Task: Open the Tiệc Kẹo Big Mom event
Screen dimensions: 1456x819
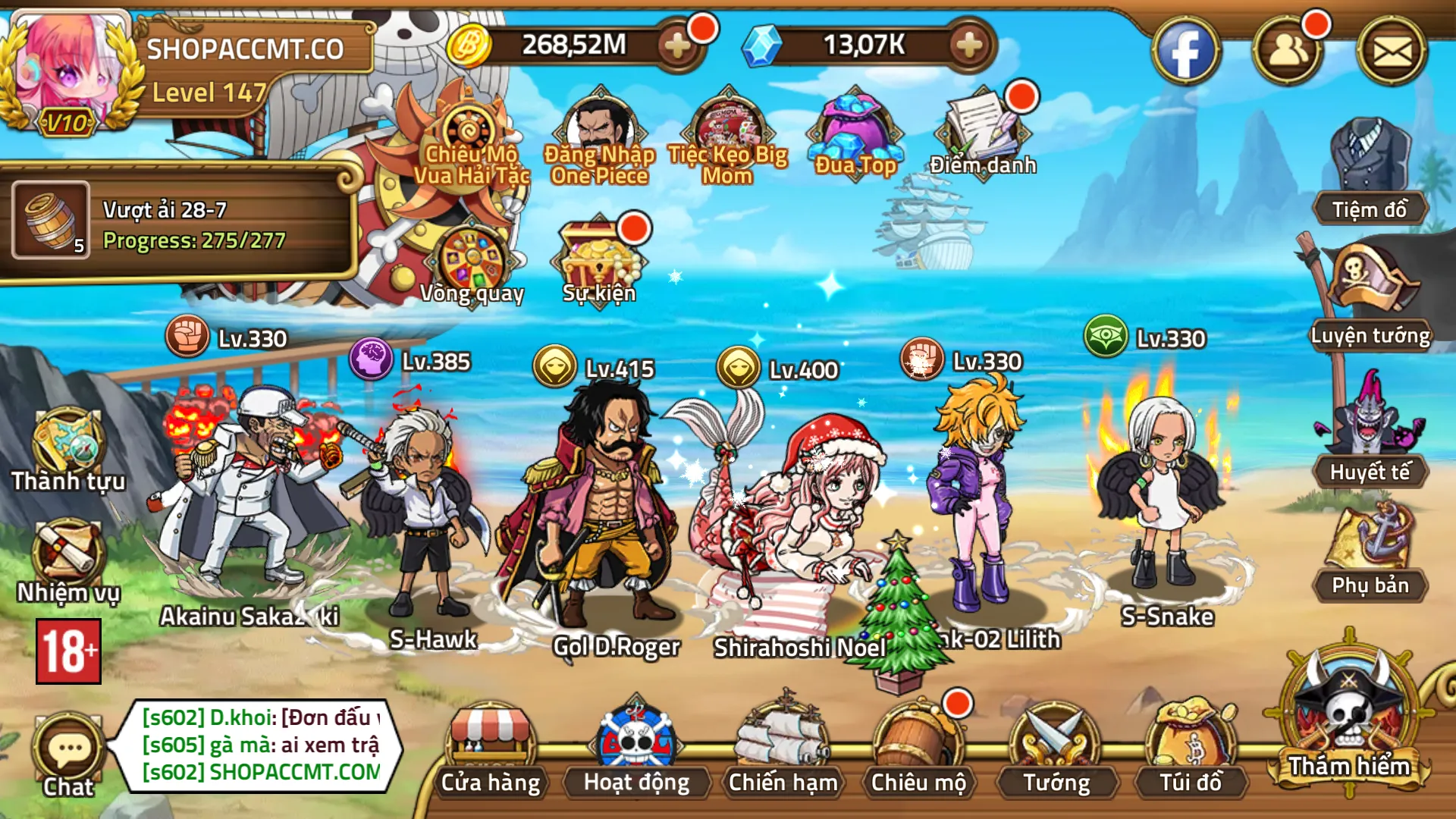Action: pos(726,125)
